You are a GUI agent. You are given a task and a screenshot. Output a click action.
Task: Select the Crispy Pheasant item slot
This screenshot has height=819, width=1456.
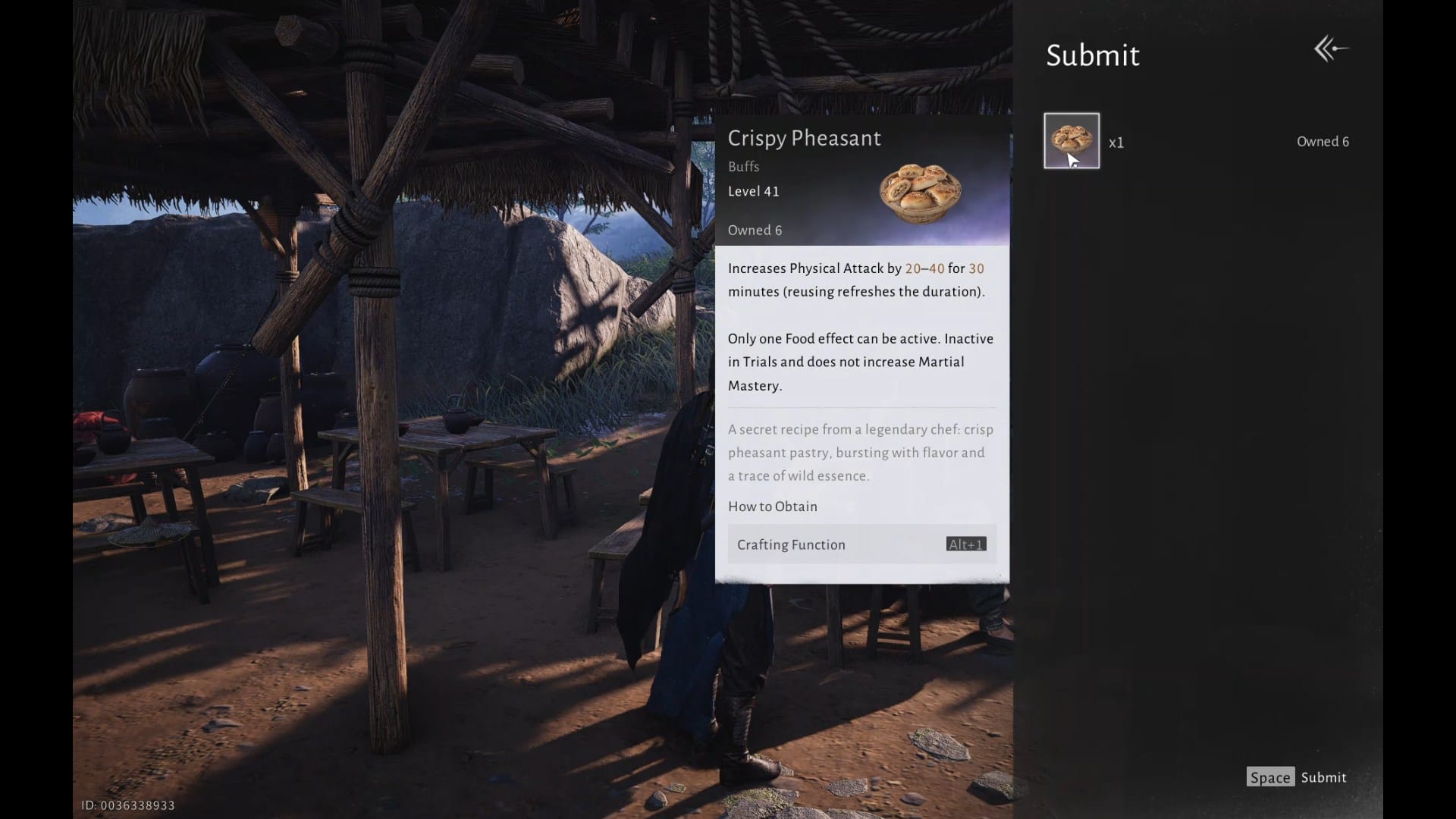coord(1071,141)
